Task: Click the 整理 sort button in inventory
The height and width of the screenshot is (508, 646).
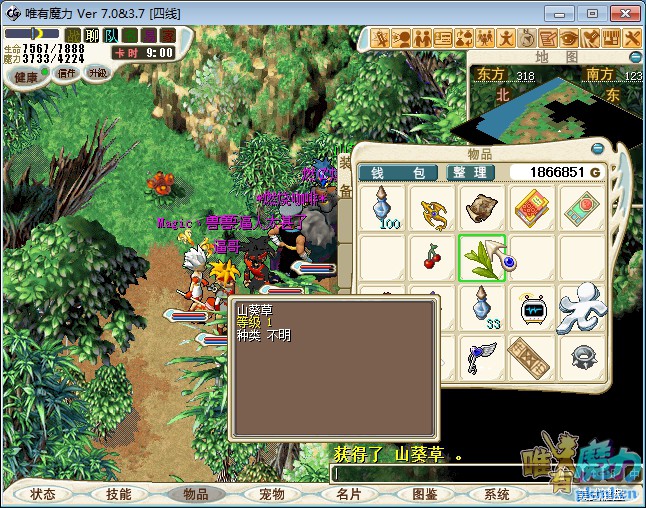Action: click(468, 173)
